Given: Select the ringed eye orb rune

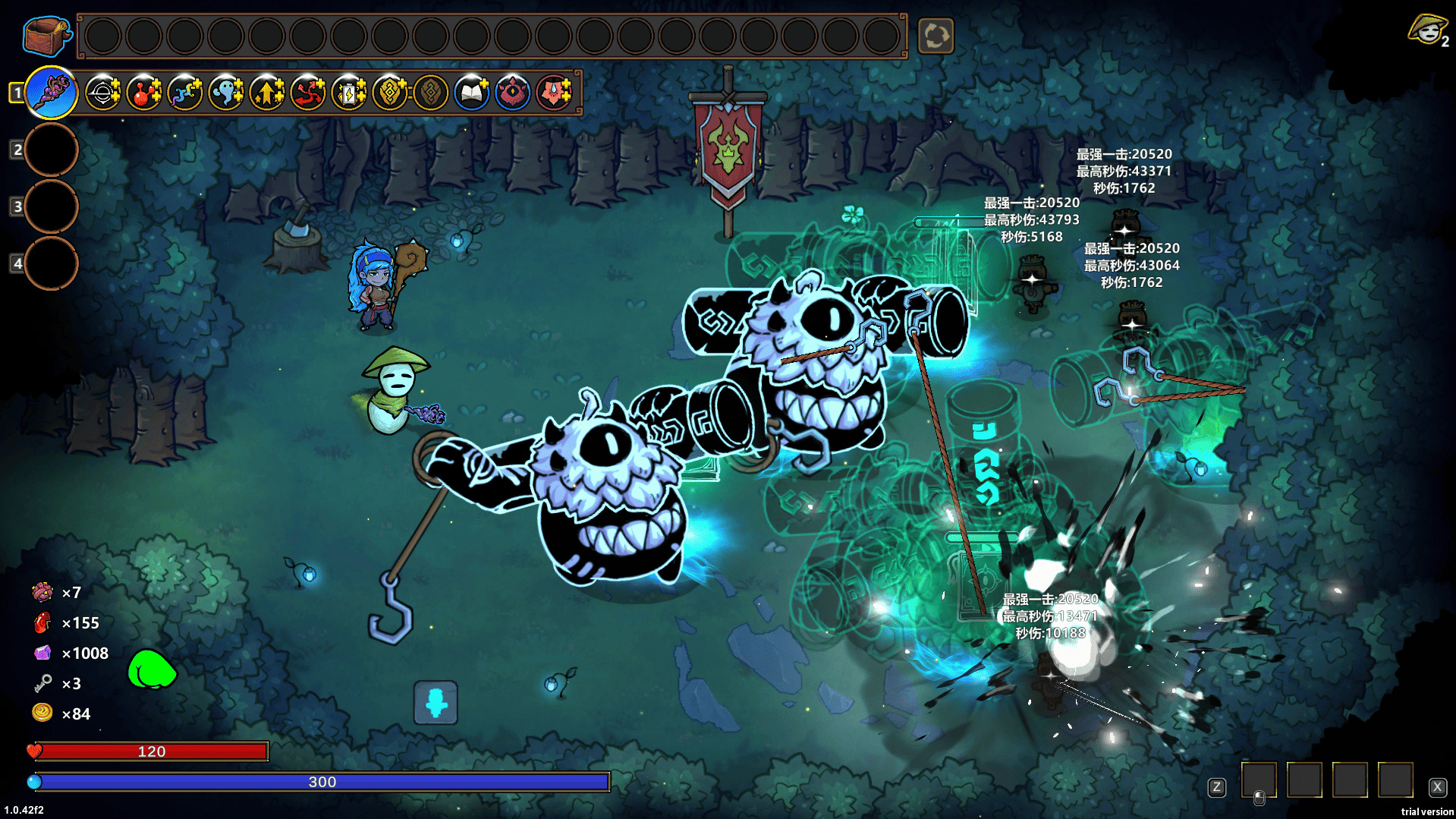Looking at the screenshot, I should (x=103, y=93).
